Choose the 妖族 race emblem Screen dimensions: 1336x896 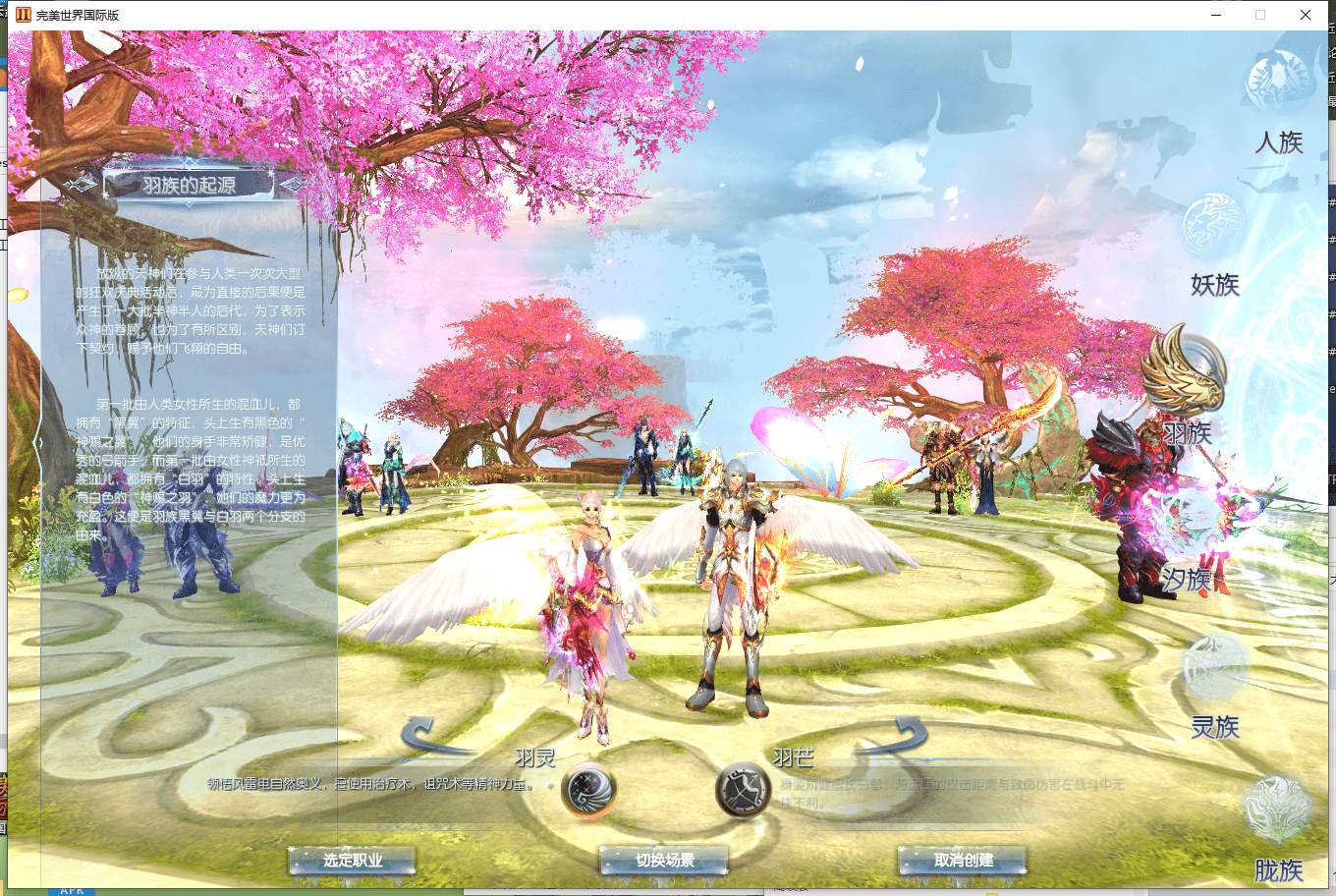pos(1212,225)
